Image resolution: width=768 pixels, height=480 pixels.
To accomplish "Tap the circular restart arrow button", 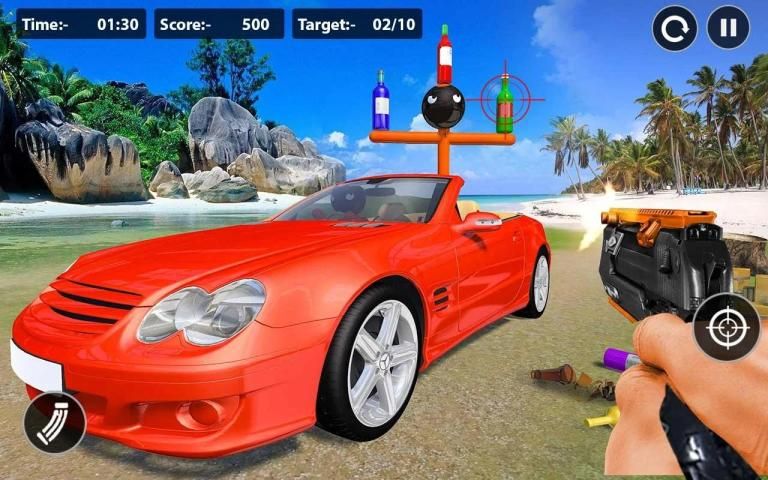I will [675, 27].
